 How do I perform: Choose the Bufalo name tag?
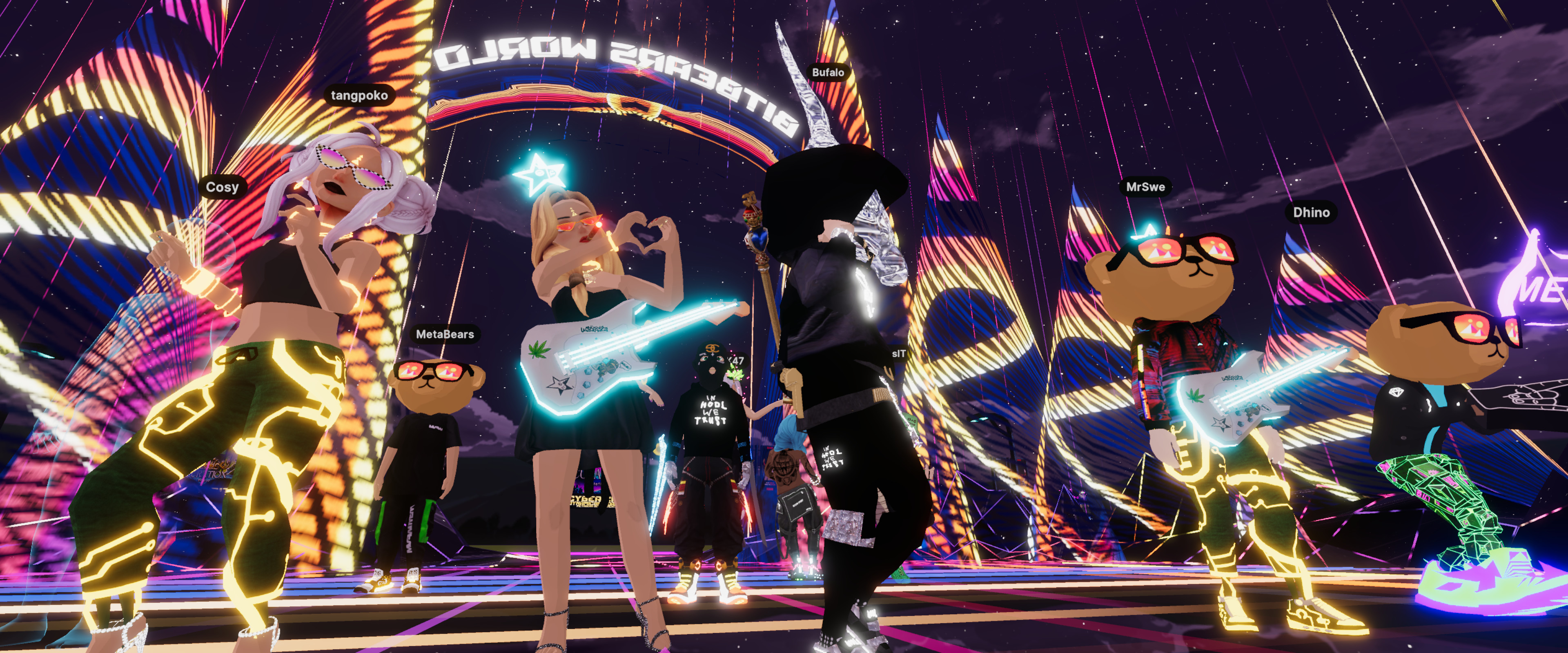point(828,72)
